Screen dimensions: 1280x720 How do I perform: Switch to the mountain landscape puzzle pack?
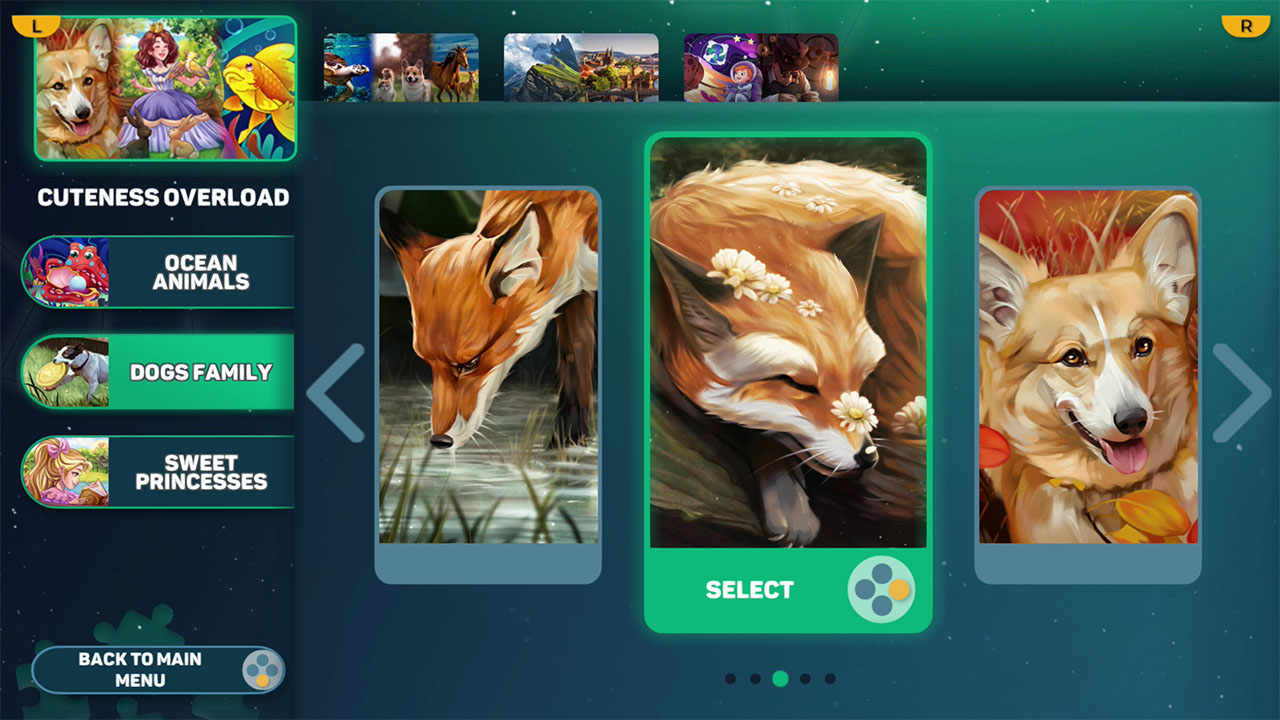pyautogui.click(x=582, y=67)
